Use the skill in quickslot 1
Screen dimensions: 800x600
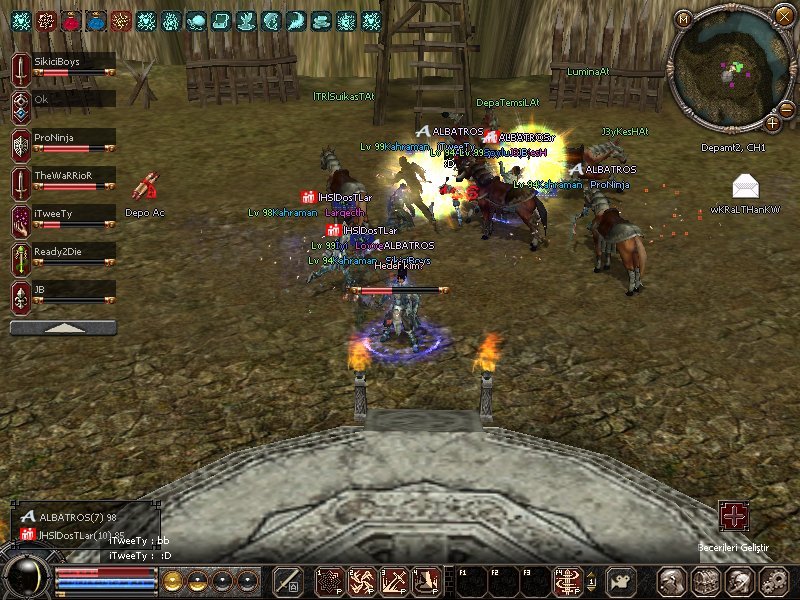point(330,581)
